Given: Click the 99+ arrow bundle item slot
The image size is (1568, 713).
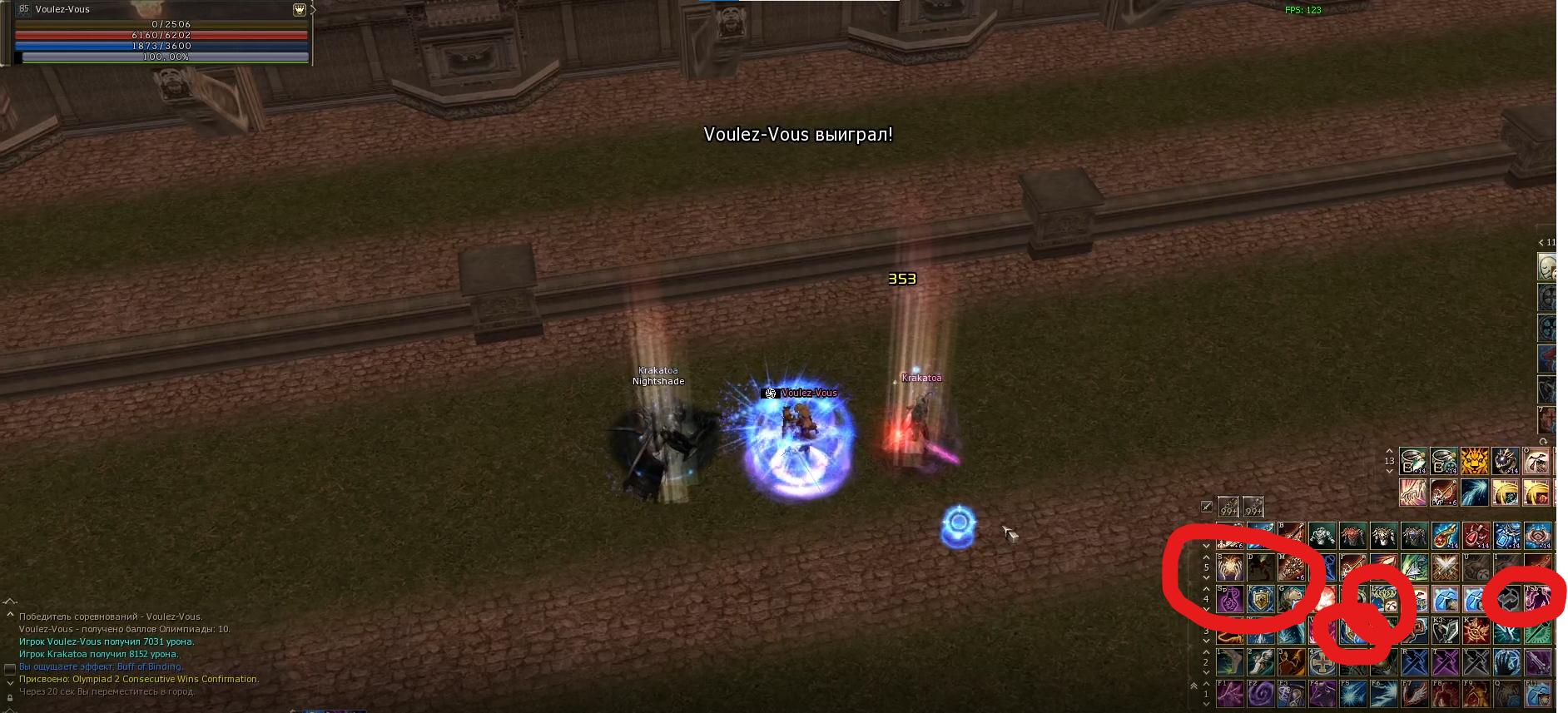Looking at the screenshot, I should tap(1228, 508).
